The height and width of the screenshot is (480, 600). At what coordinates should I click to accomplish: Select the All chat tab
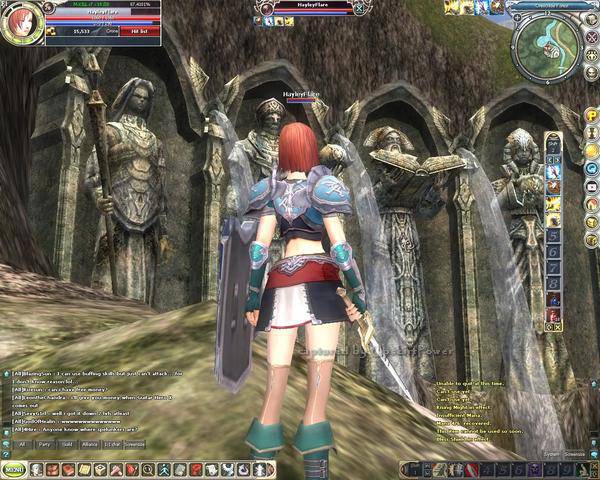click(22, 442)
